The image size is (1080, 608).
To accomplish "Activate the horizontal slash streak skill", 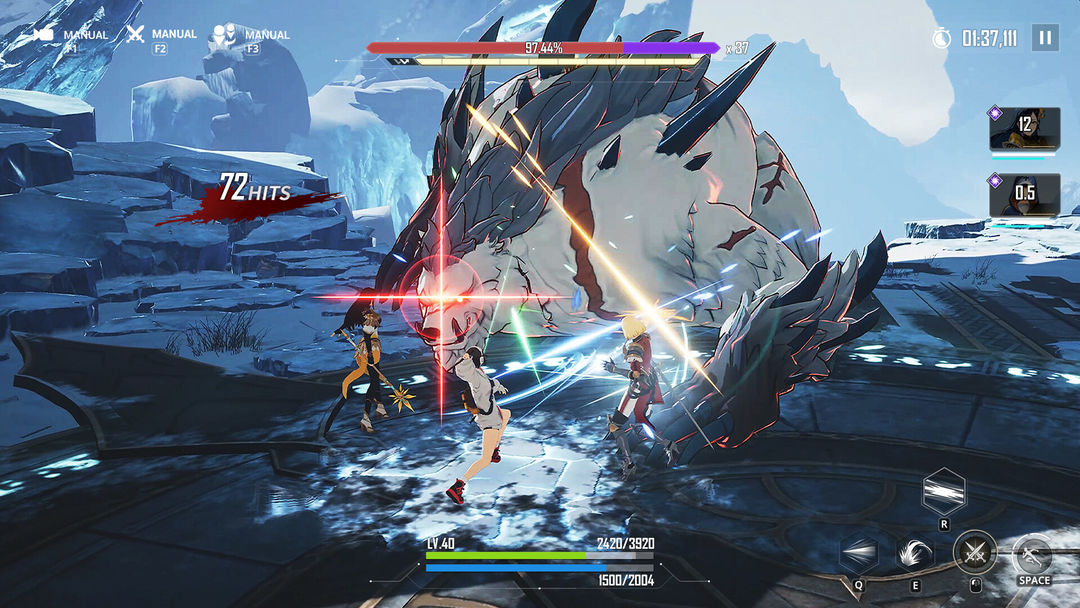I will point(943,491).
